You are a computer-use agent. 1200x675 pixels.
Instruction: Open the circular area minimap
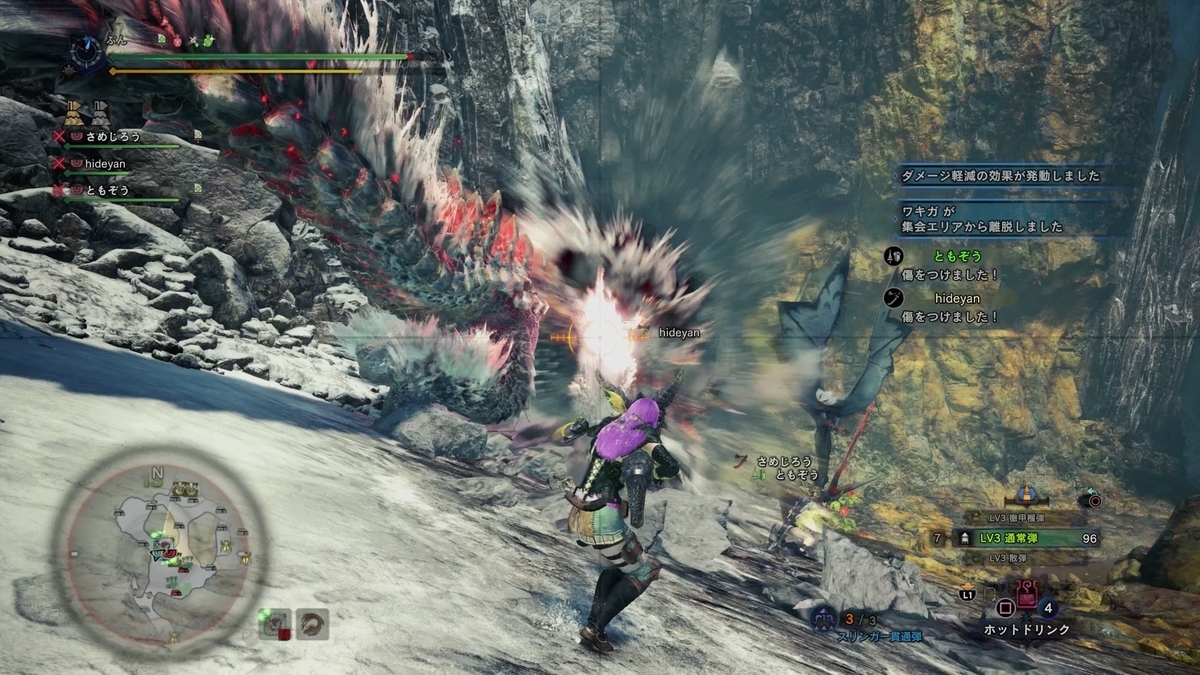pos(160,545)
